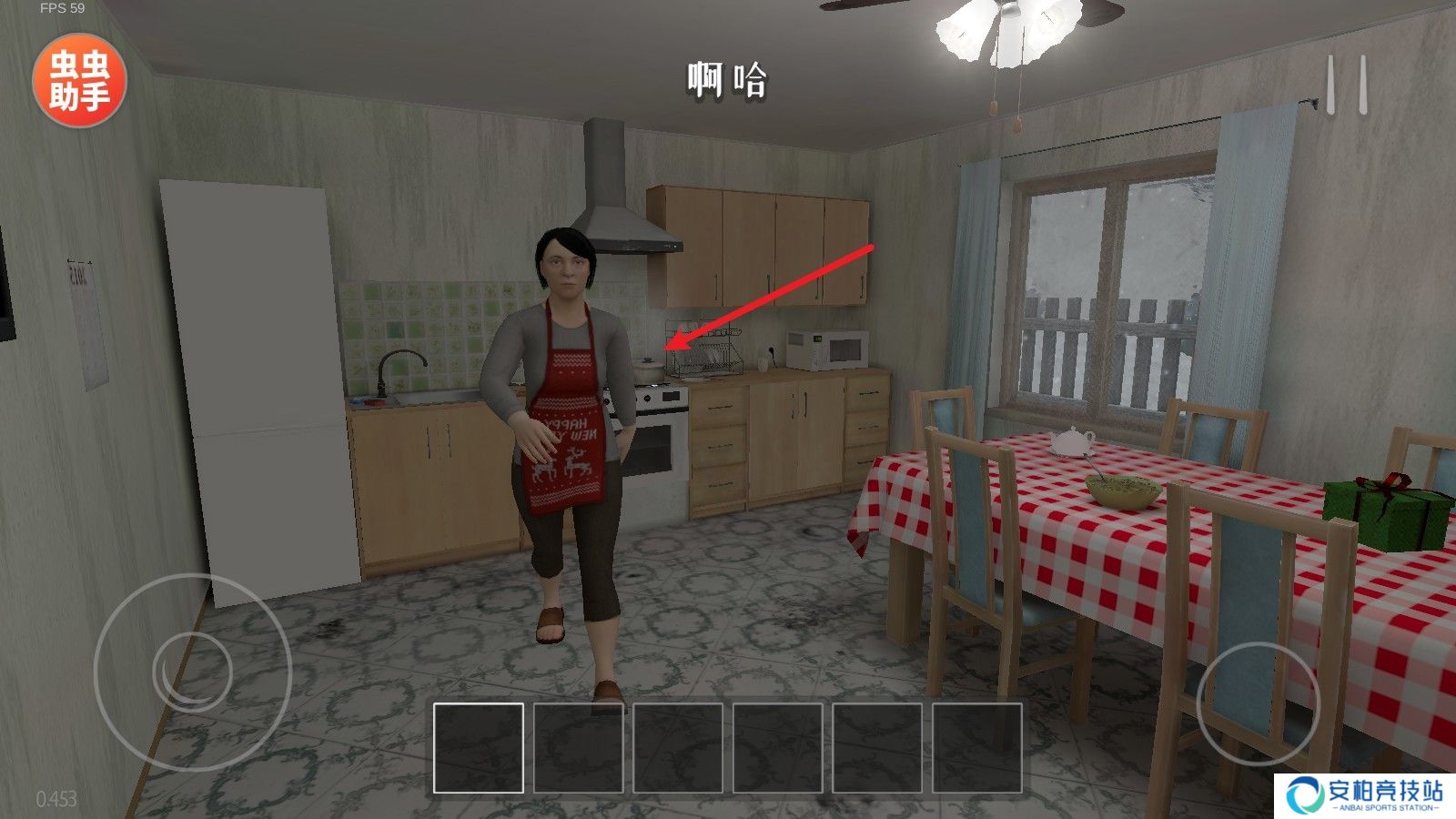Select the highlighted first inventory slot
The height and width of the screenshot is (819, 1456).
(x=479, y=748)
